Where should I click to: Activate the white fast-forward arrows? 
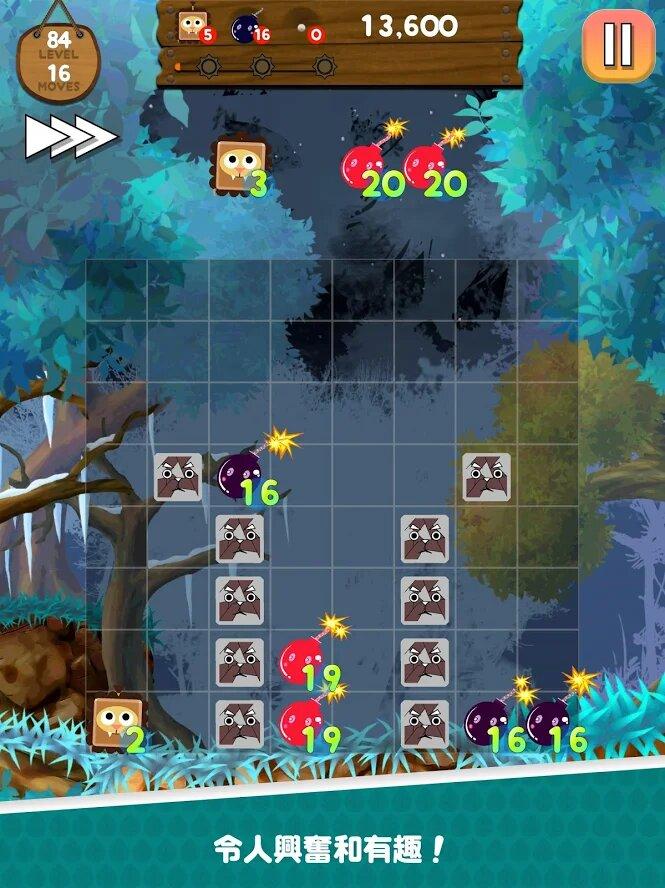click(x=70, y=137)
